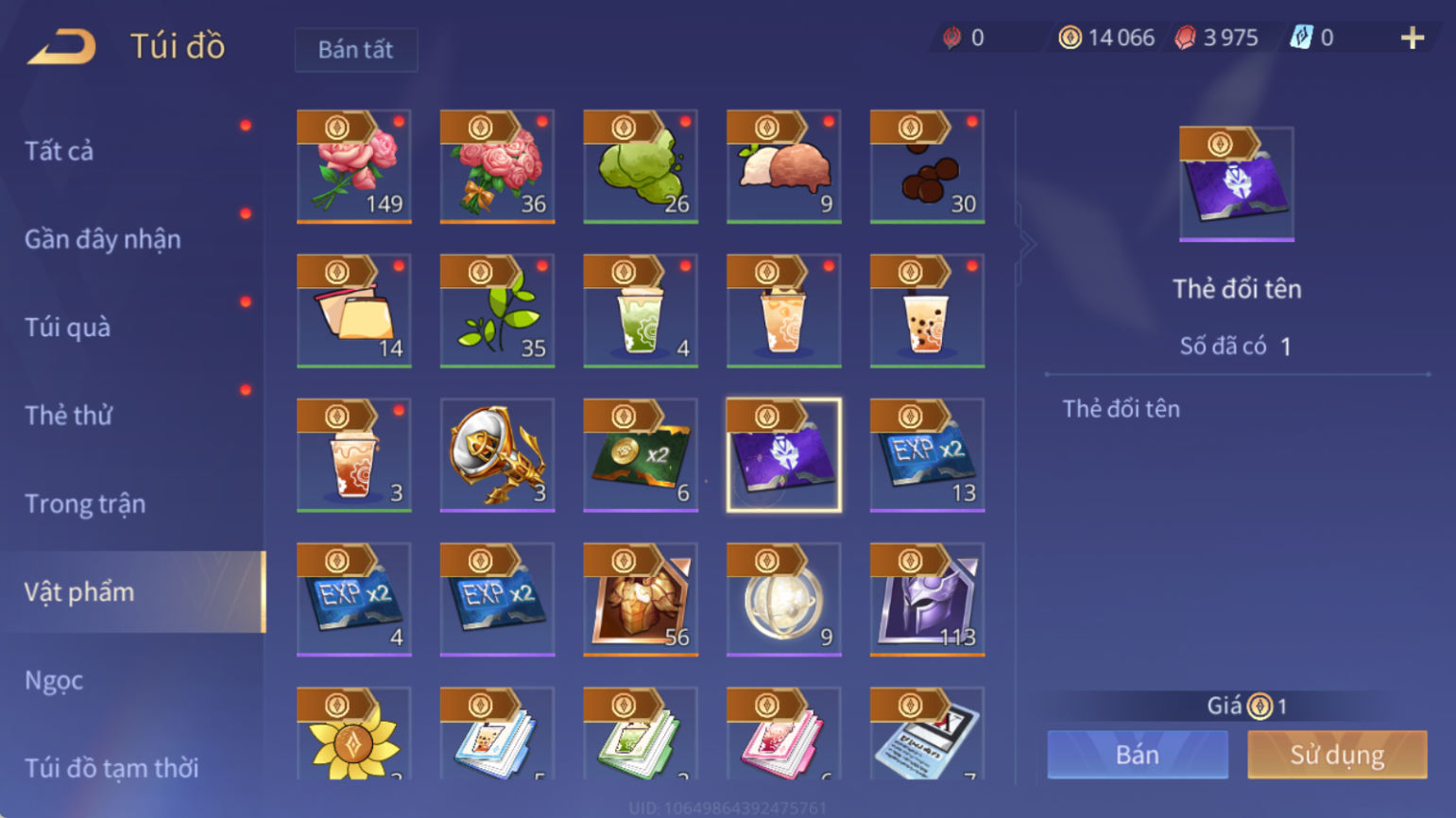Add currency with the plus button
Viewport: 1456px width, 818px height.
pyautogui.click(x=1413, y=38)
